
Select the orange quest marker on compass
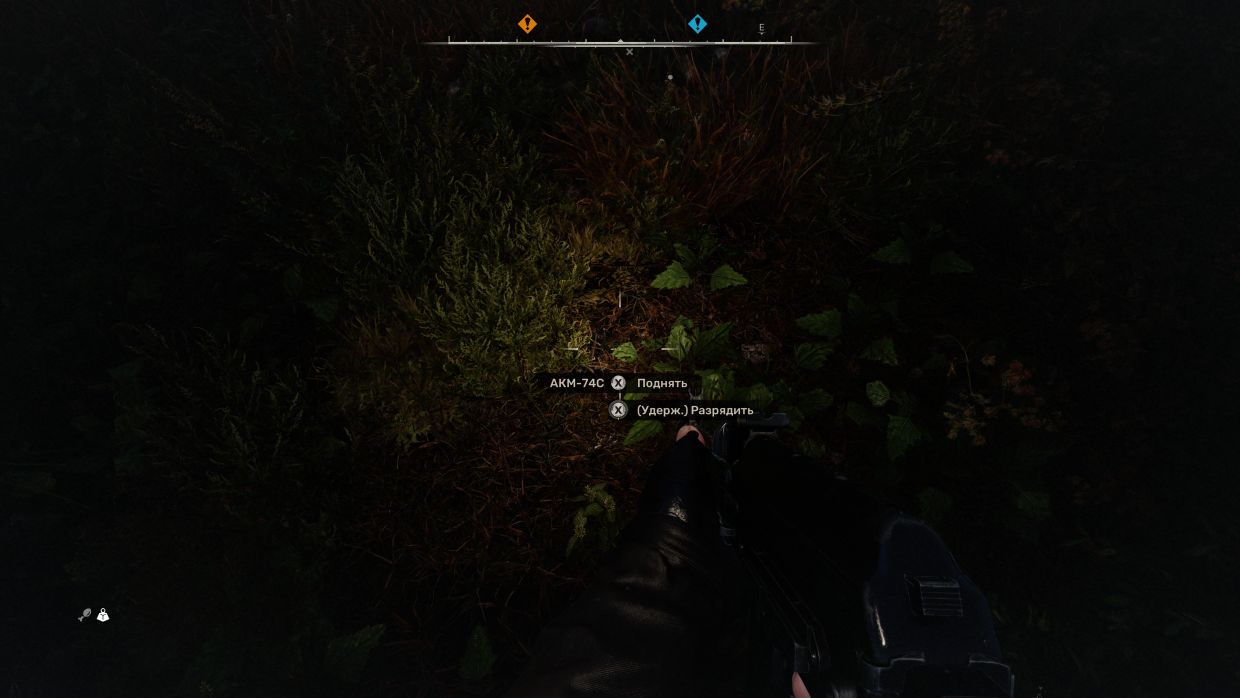(x=527, y=24)
